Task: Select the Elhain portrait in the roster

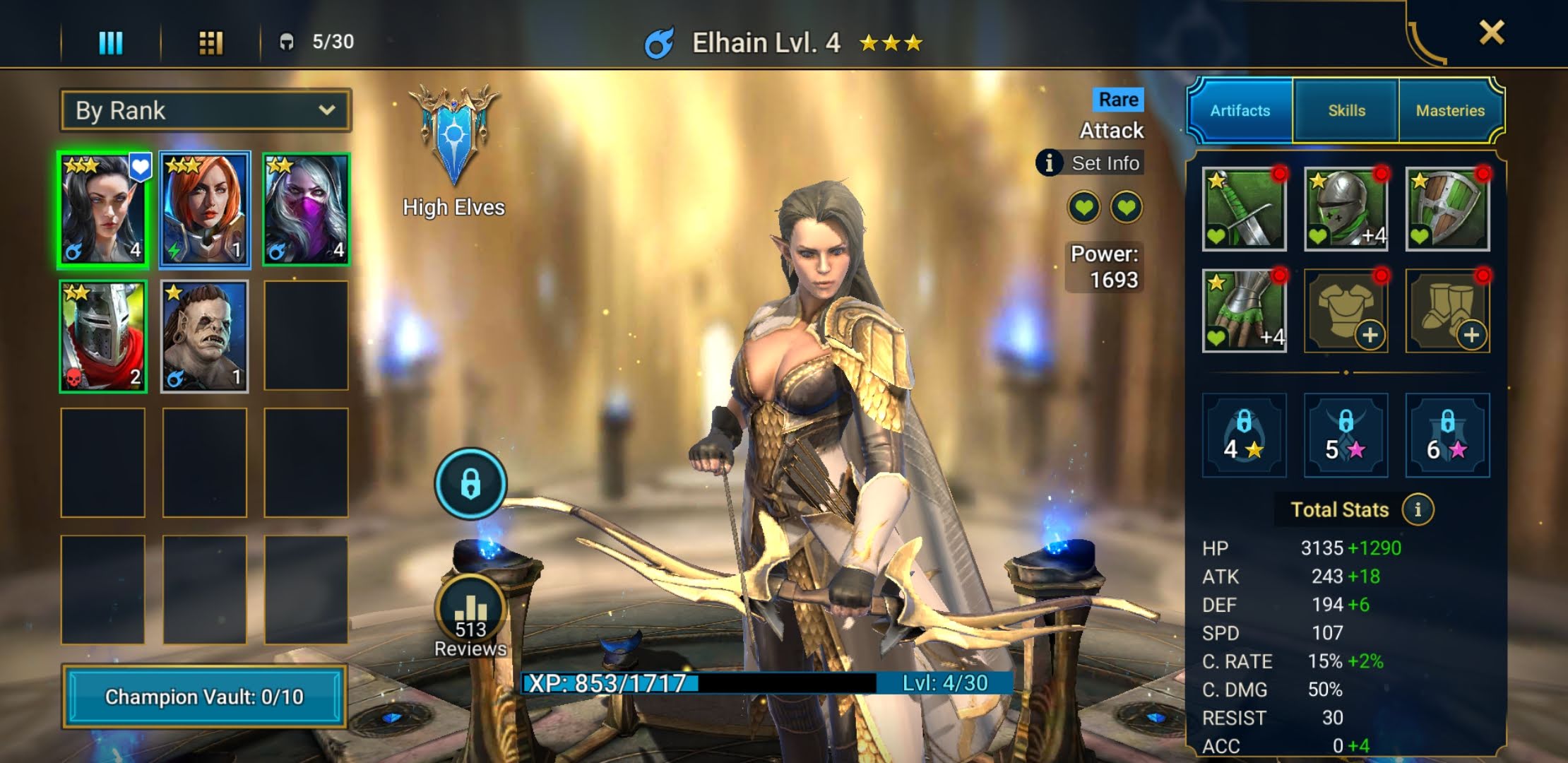Action: [x=103, y=210]
